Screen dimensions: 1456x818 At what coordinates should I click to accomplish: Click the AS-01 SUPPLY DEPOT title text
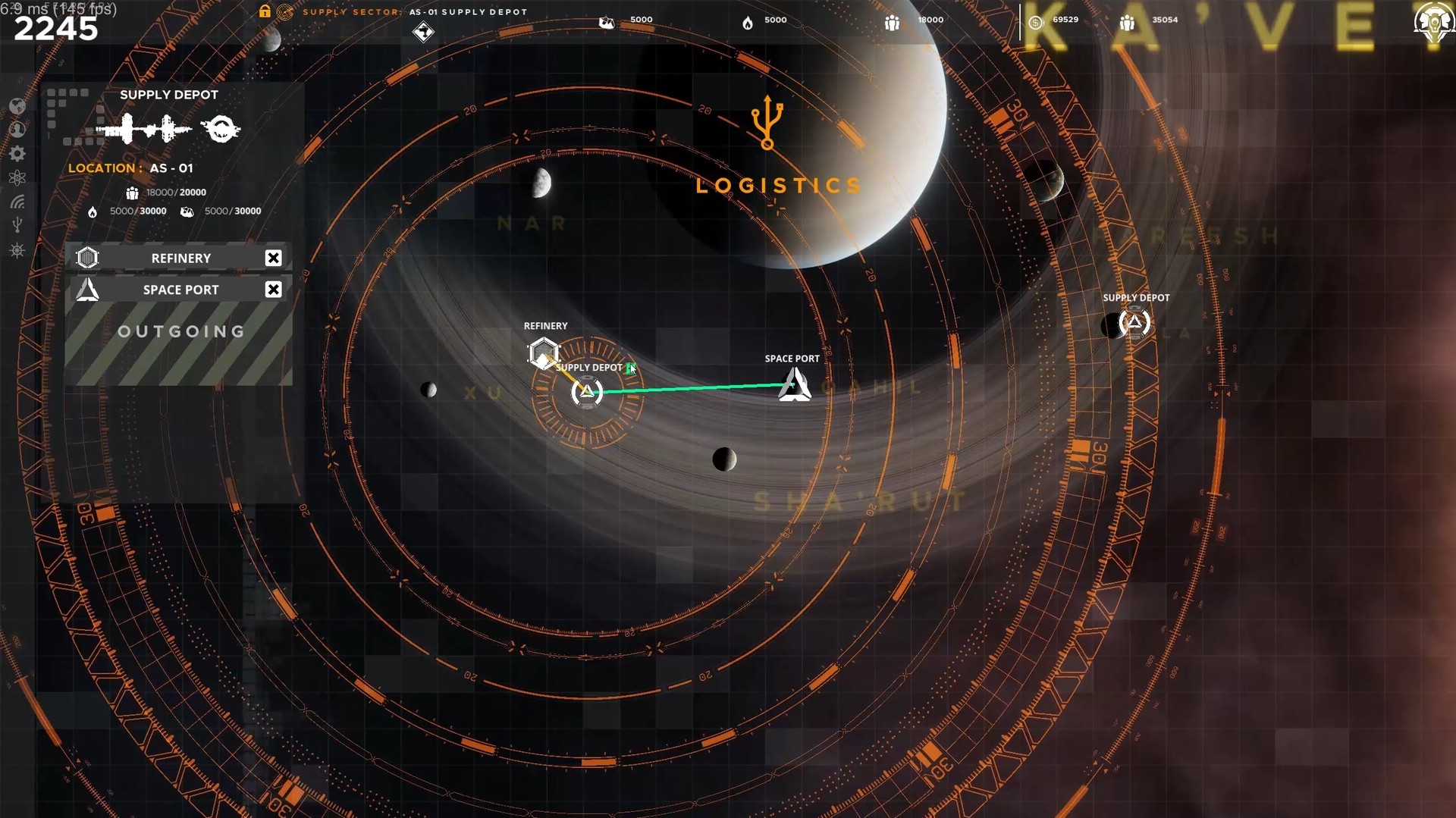click(468, 11)
